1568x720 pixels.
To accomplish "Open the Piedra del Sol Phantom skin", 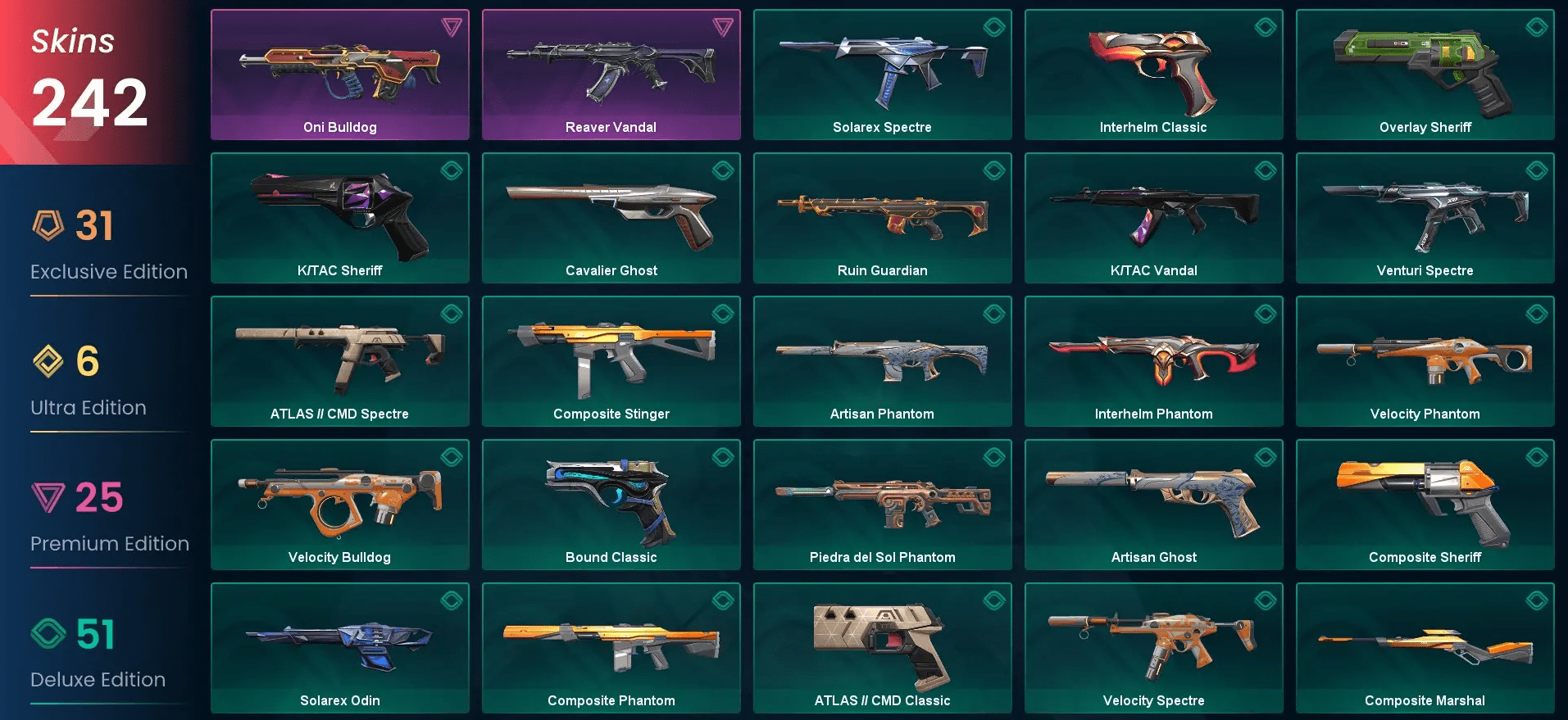I will pos(882,504).
